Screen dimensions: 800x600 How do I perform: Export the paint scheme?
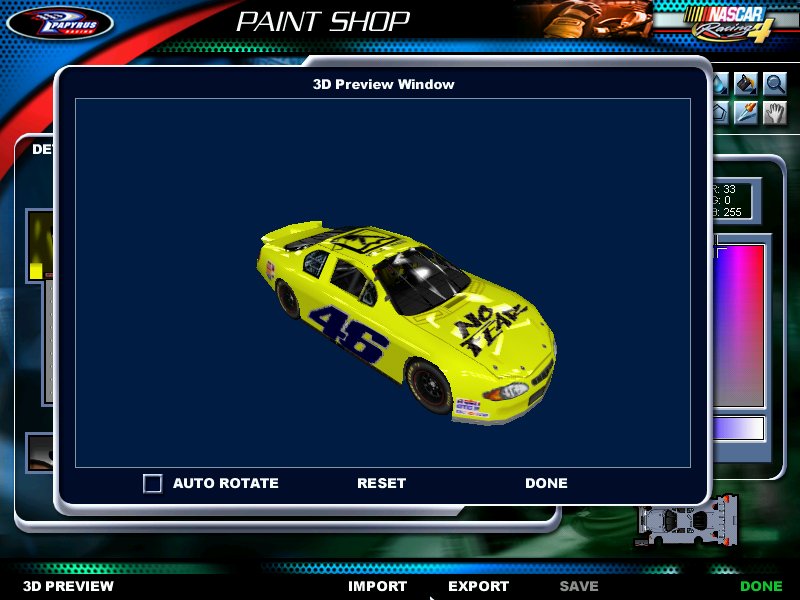tap(478, 586)
